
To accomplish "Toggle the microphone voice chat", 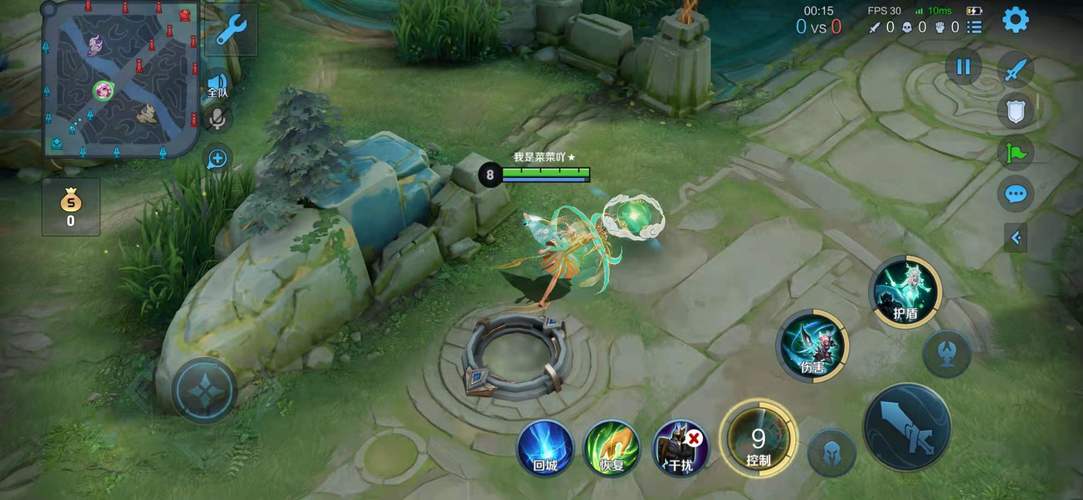I will tap(216, 119).
